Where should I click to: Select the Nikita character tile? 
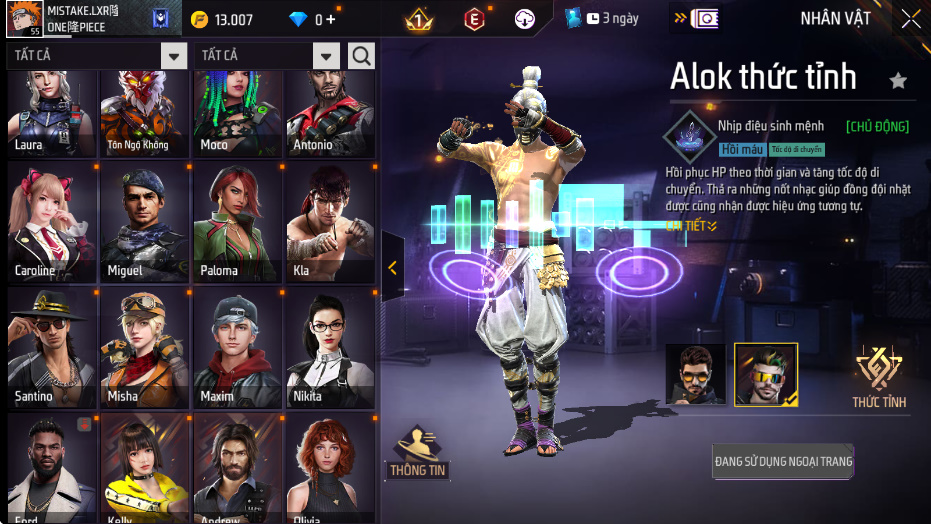pos(330,348)
